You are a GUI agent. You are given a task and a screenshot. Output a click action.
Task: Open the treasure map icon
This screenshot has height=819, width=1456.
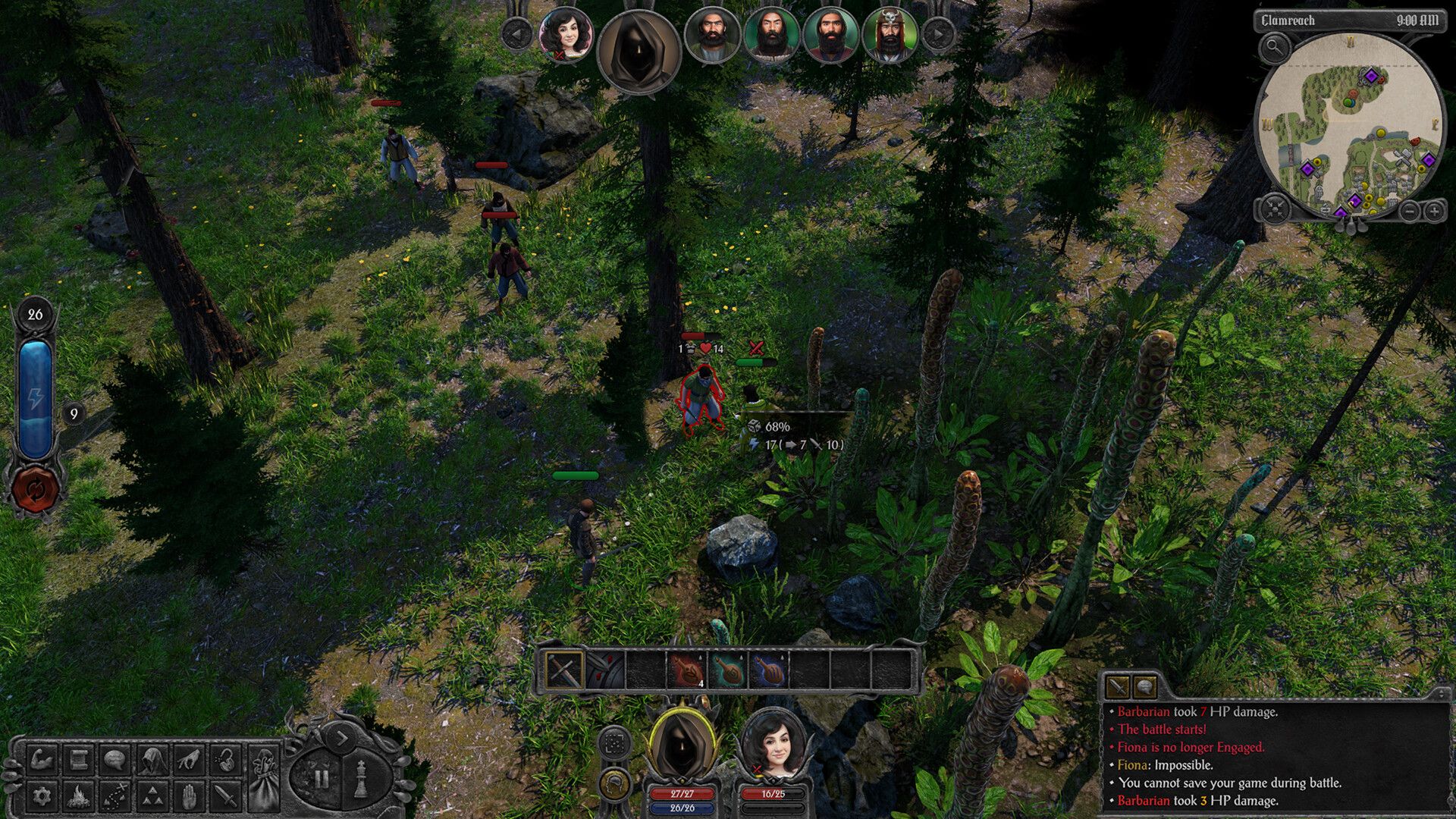tap(115, 795)
